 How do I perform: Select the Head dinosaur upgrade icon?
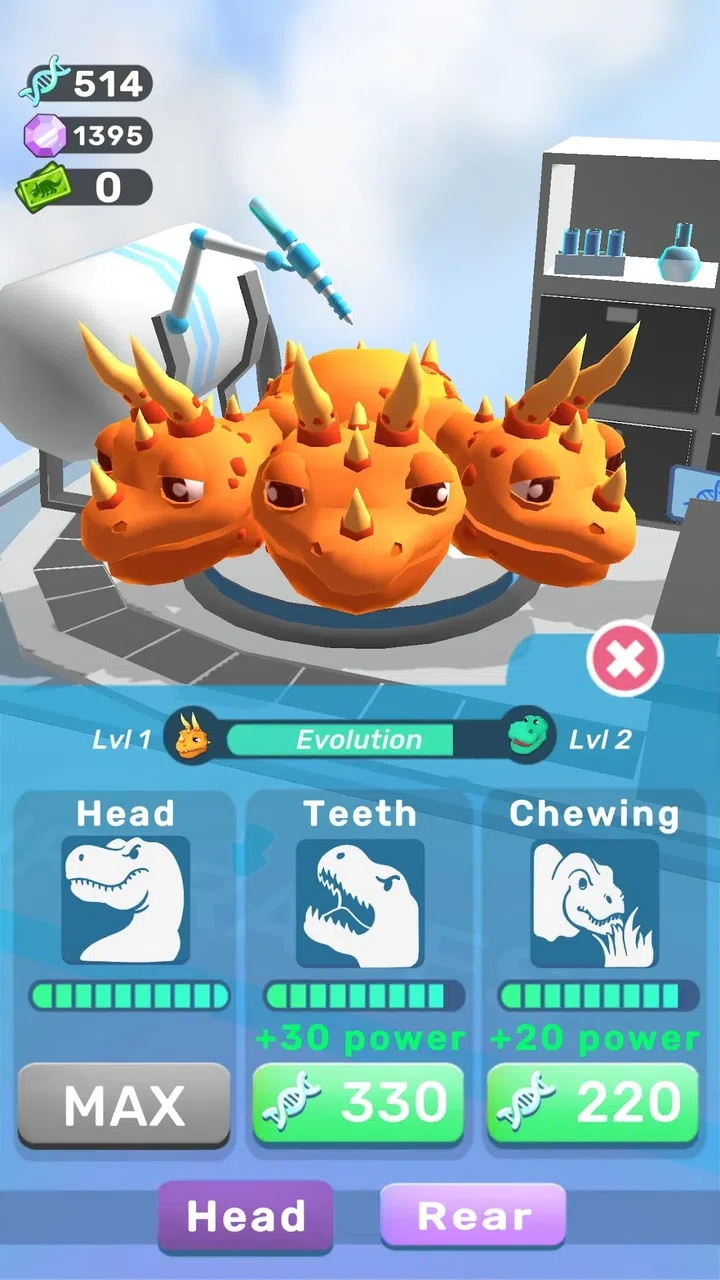[x=125, y=901]
